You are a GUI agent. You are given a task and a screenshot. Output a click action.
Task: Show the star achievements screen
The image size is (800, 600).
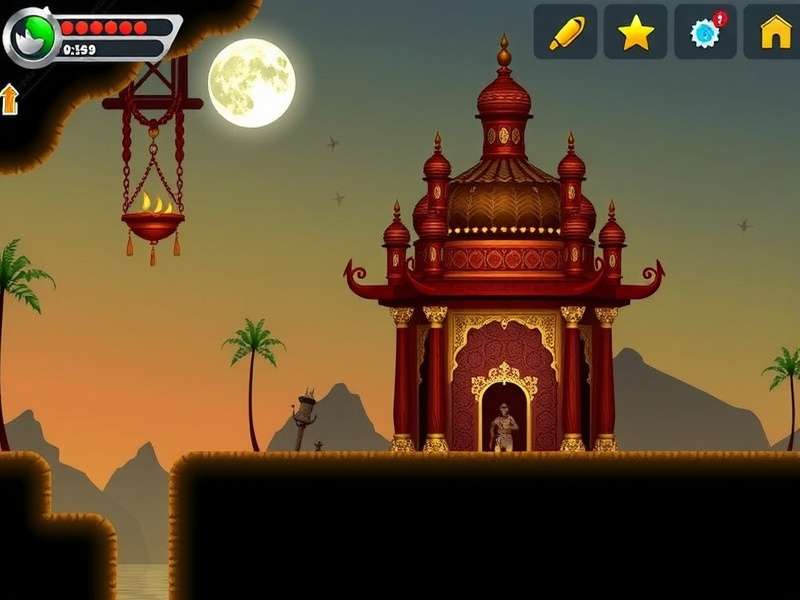pos(635,32)
